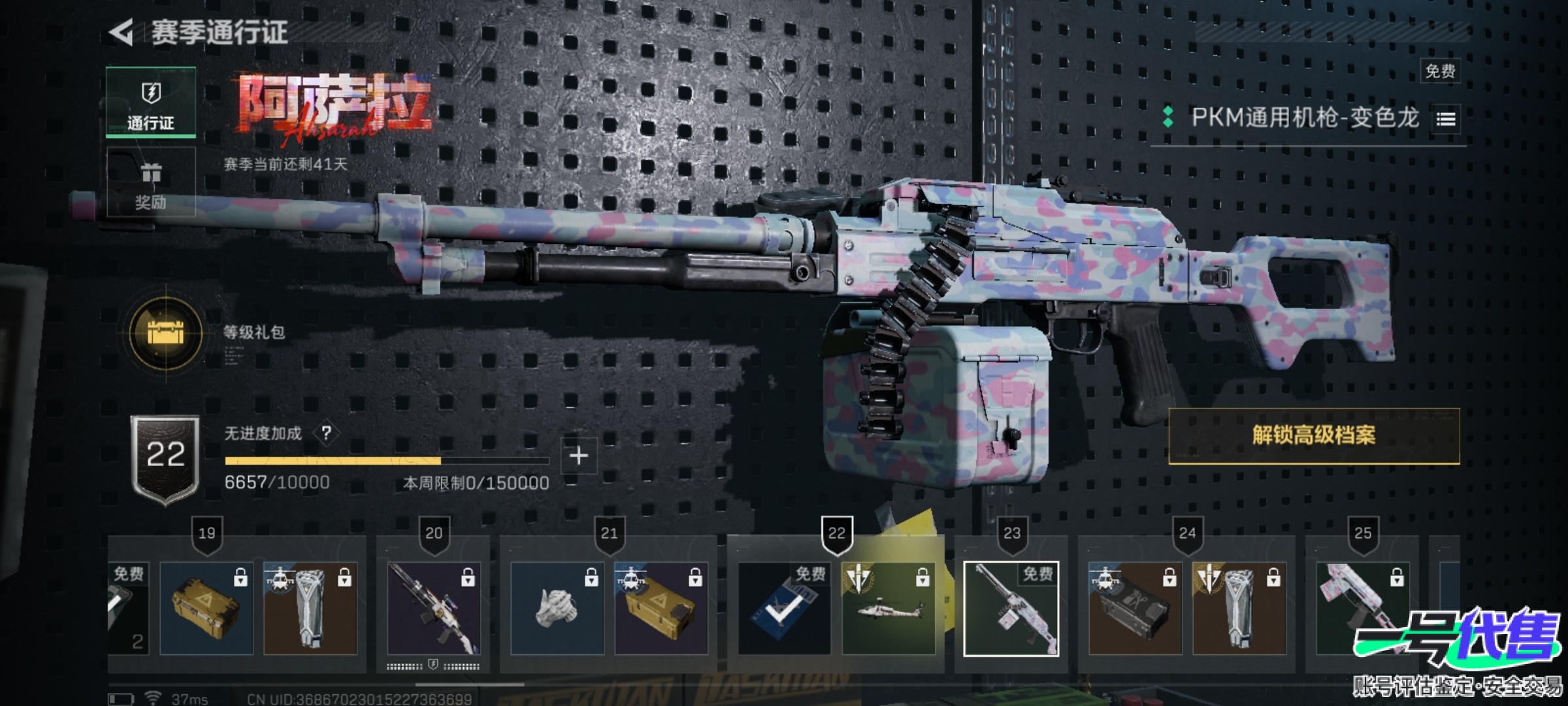This screenshot has width=1568, height=706.
Task: Open the 奖励 rewards tab
Action: [151, 182]
